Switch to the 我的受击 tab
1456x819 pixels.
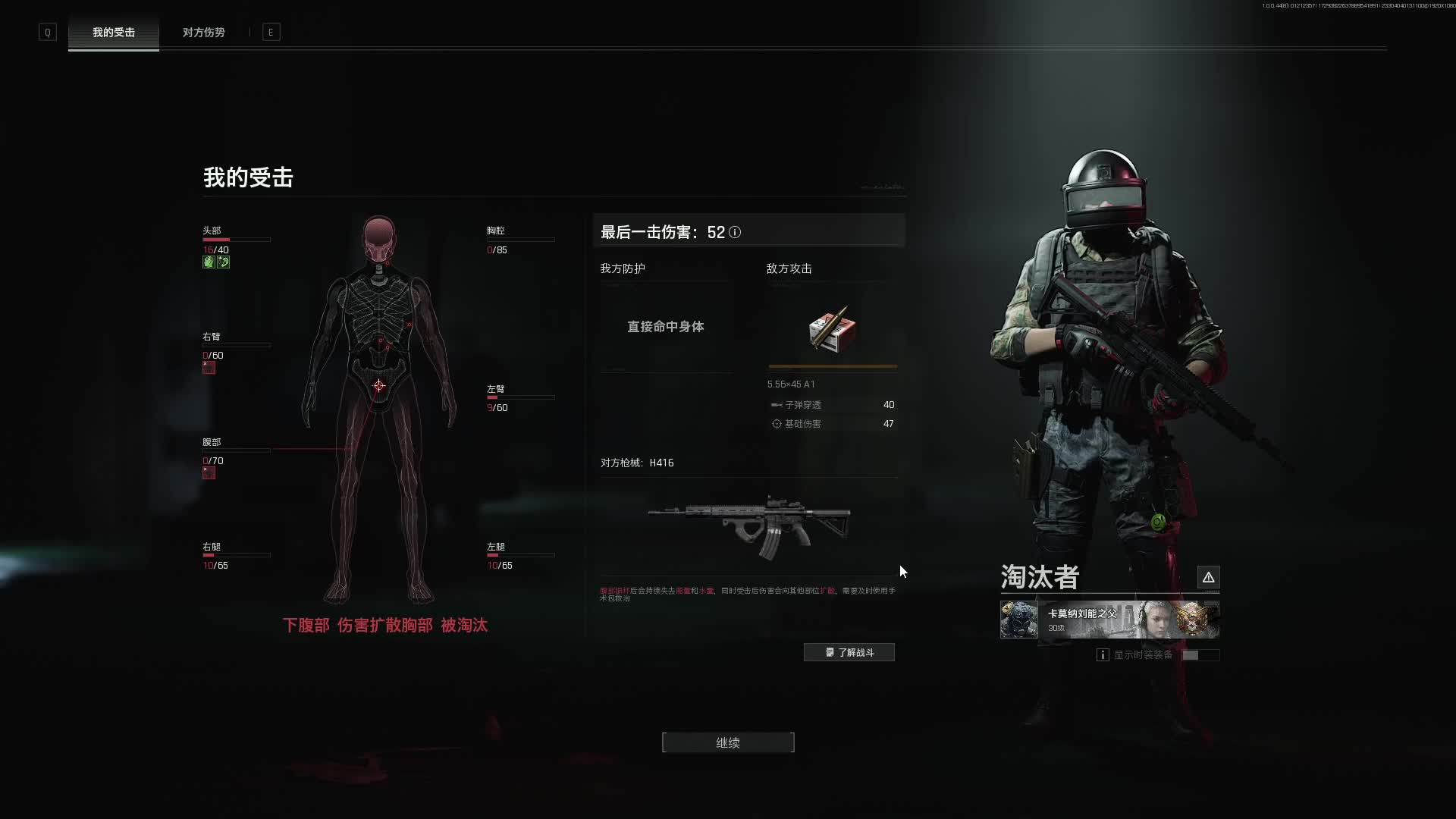tap(114, 33)
